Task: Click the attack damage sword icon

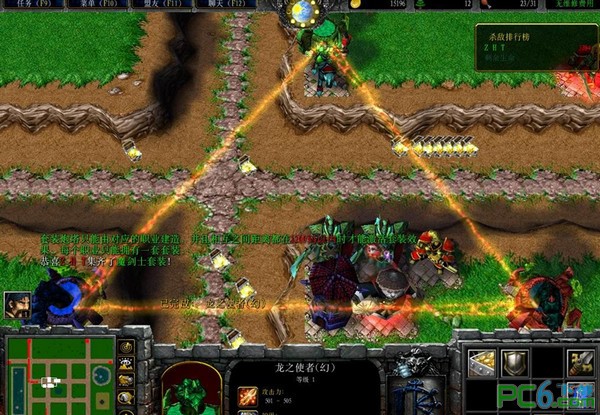Action: point(245,398)
